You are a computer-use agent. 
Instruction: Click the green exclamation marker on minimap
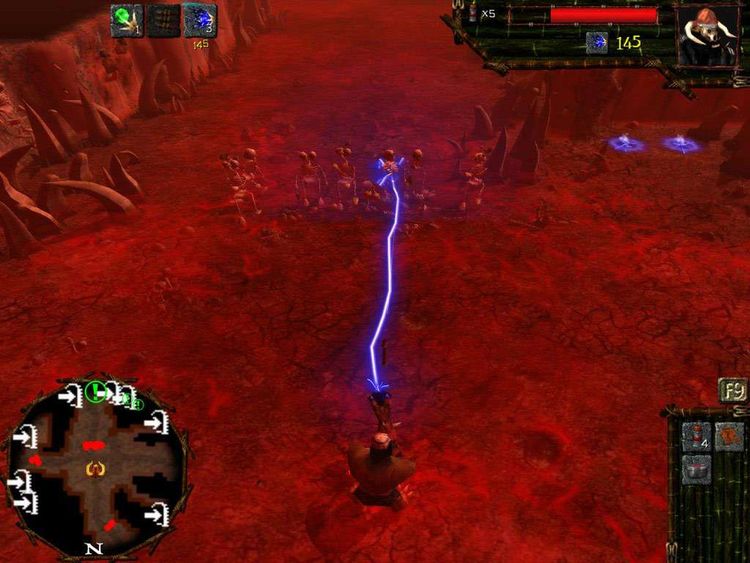click(96, 390)
